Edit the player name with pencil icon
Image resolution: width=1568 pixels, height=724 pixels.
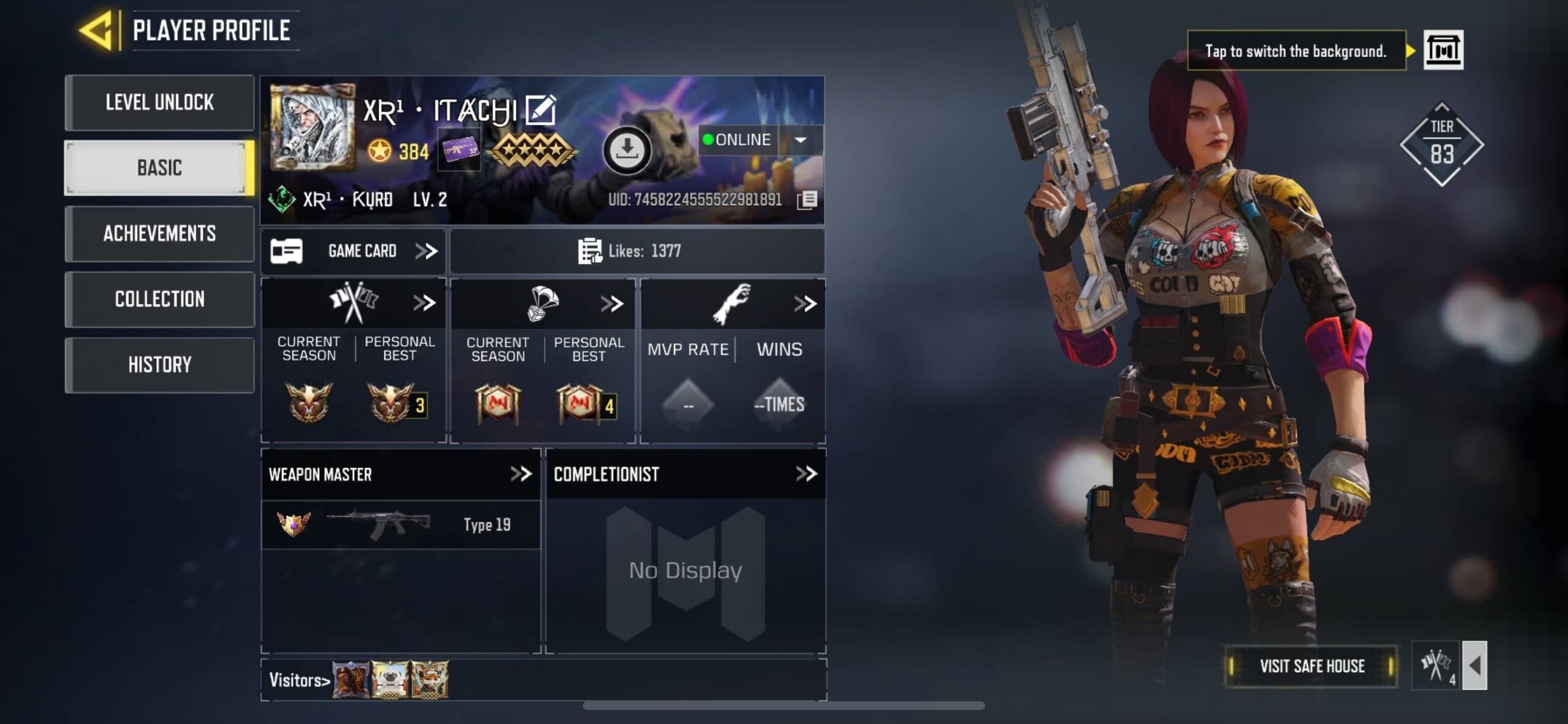coord(541,108)
